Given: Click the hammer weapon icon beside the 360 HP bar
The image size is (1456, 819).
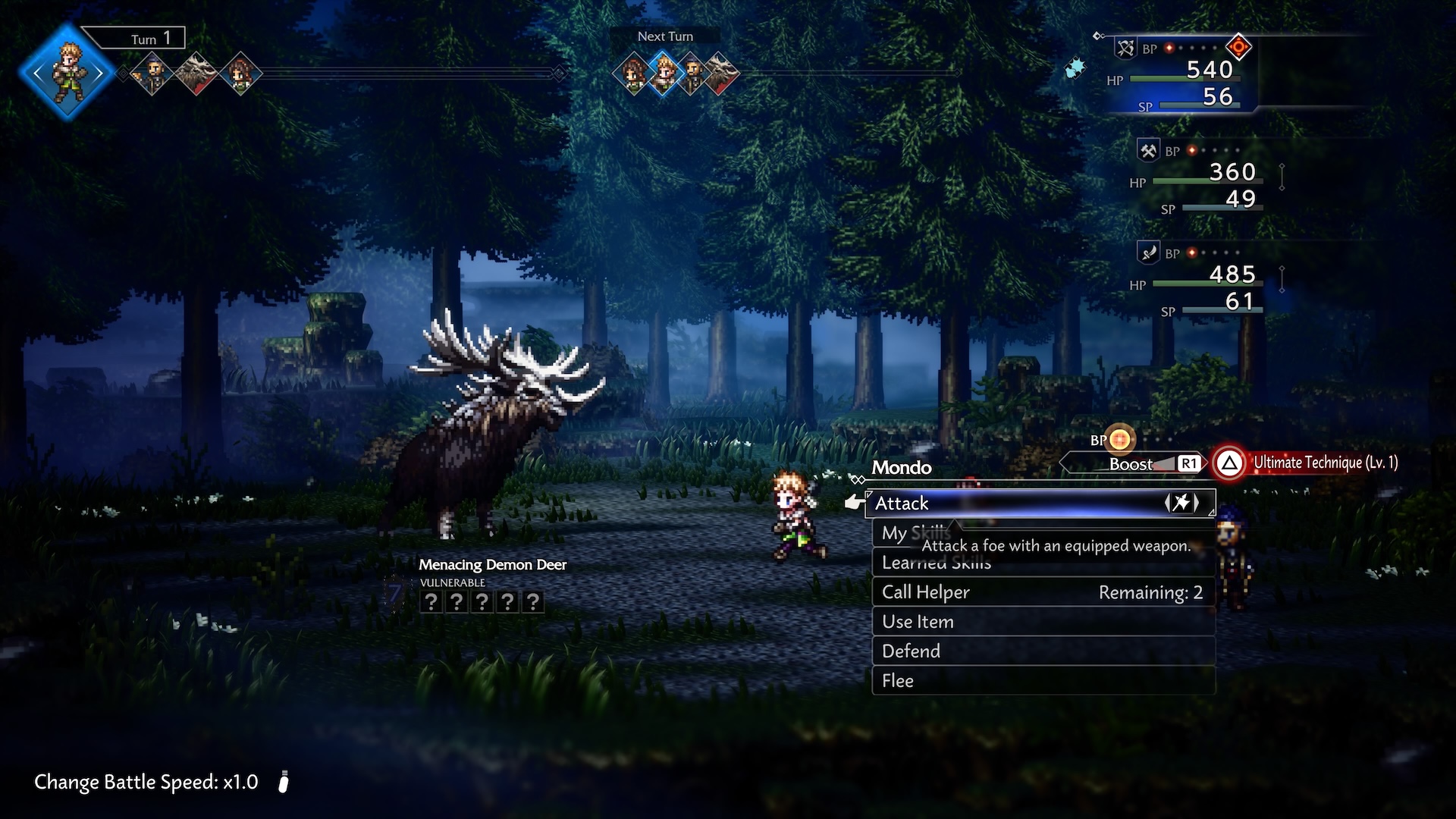Looking at the screenshot, I should (1147, 149).
